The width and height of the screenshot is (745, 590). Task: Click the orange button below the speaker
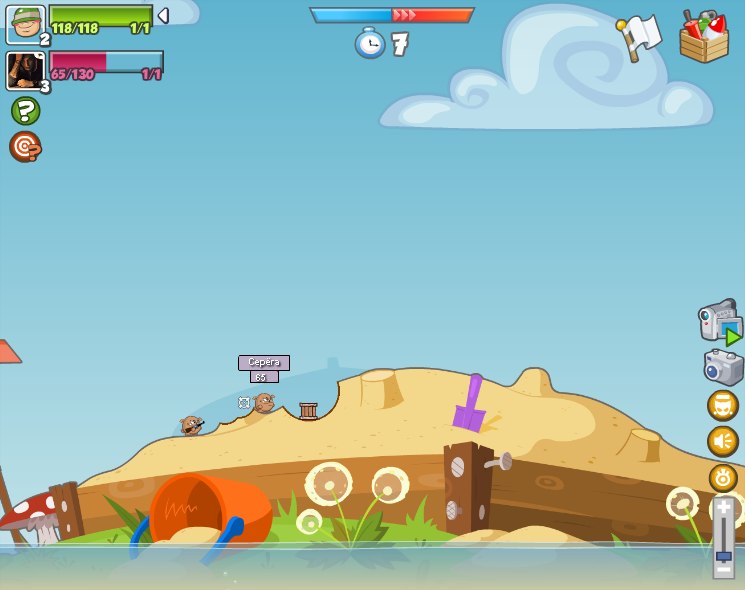(723, 477)
